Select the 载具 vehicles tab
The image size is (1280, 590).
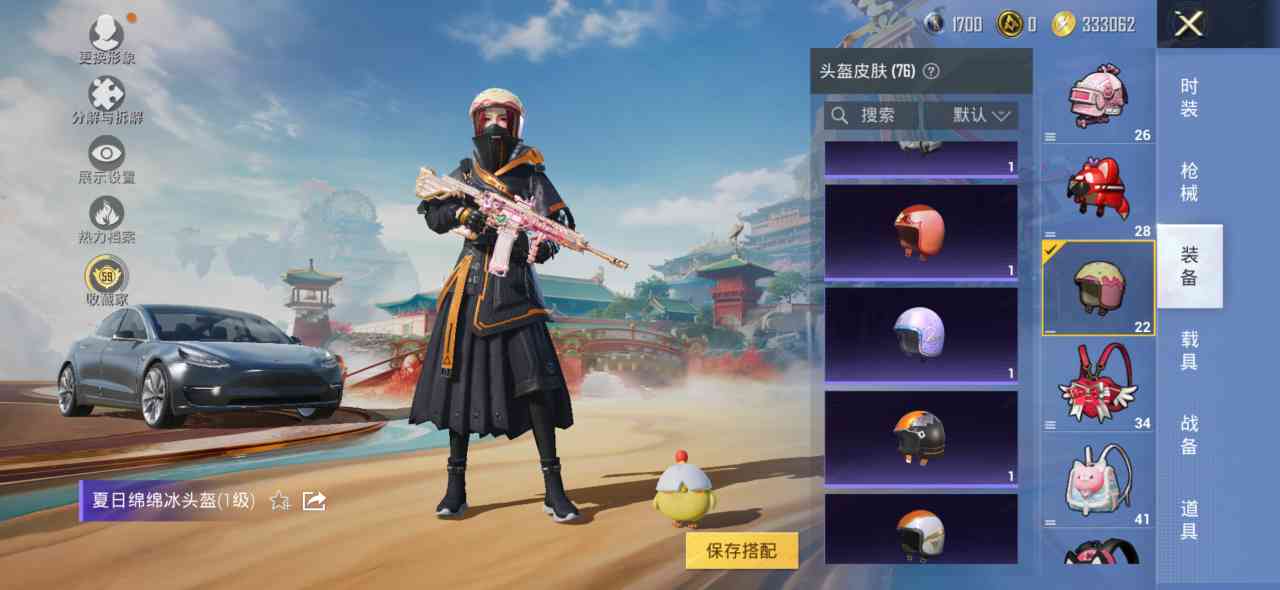tap(1189, 350)
